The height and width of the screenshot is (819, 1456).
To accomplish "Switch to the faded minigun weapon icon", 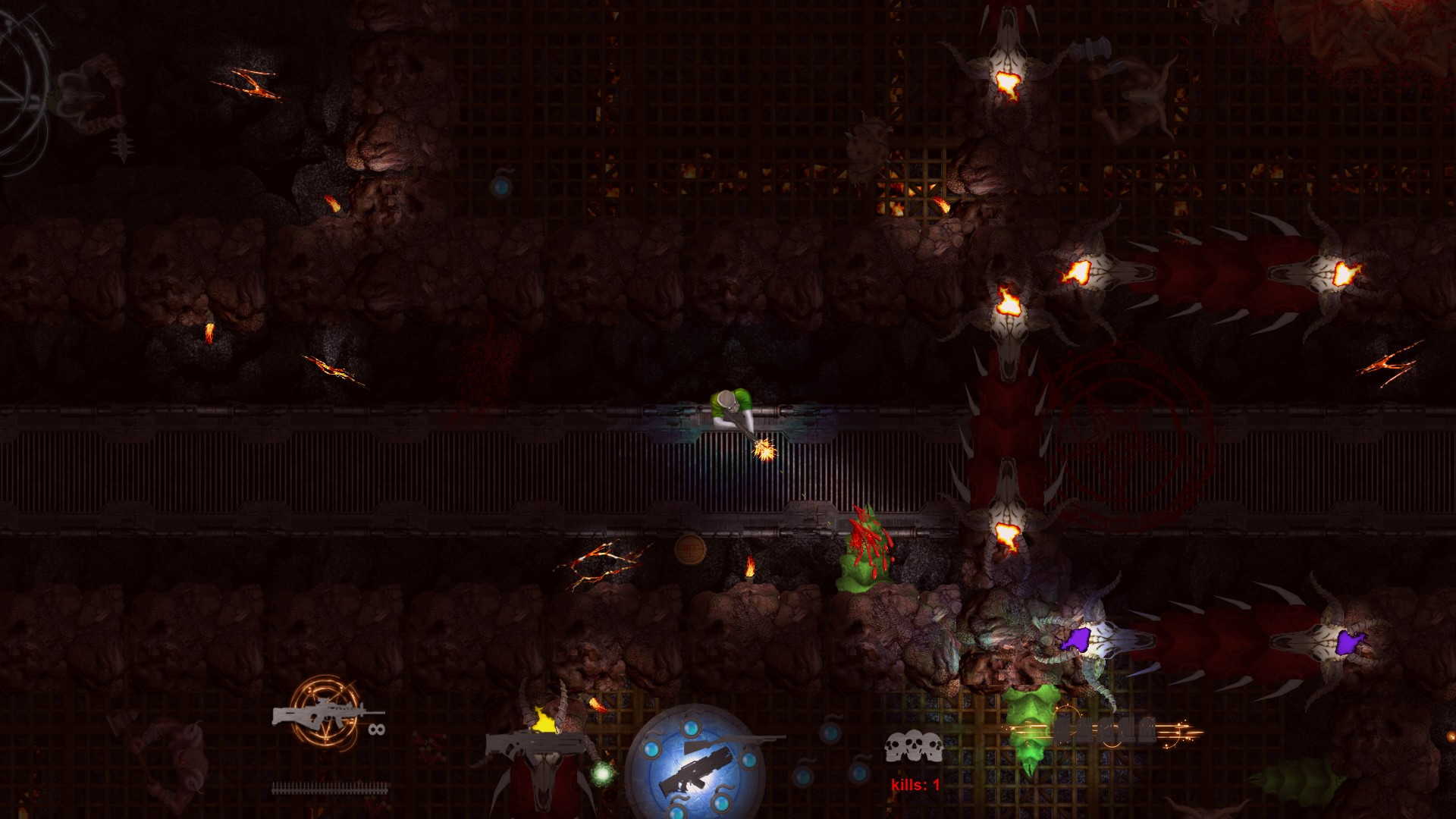I will 1106,732.
